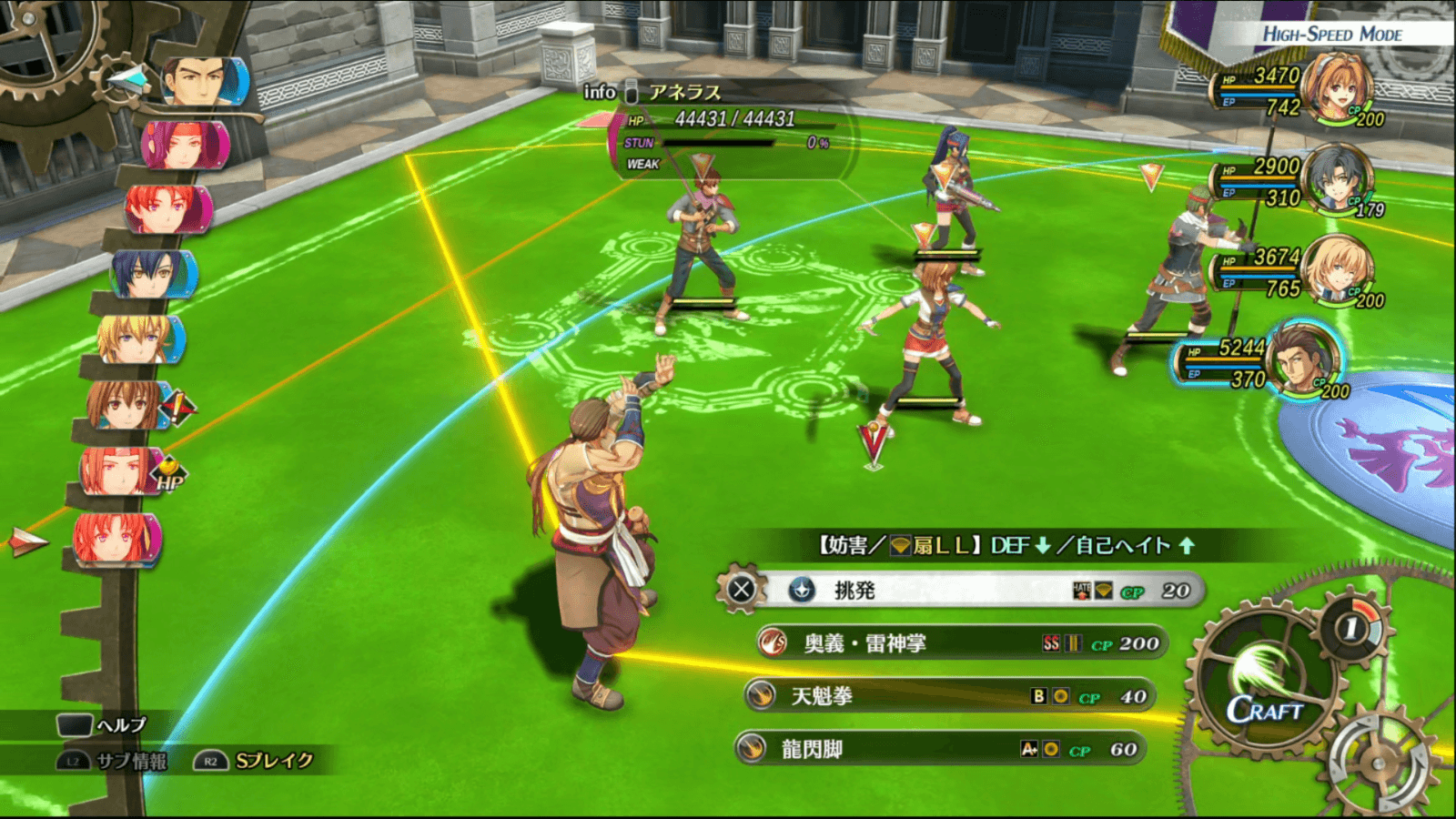Select the dark-haired party member portrait
Viewport: 1456px width, 819px height.
click(x=1336, y=177)
